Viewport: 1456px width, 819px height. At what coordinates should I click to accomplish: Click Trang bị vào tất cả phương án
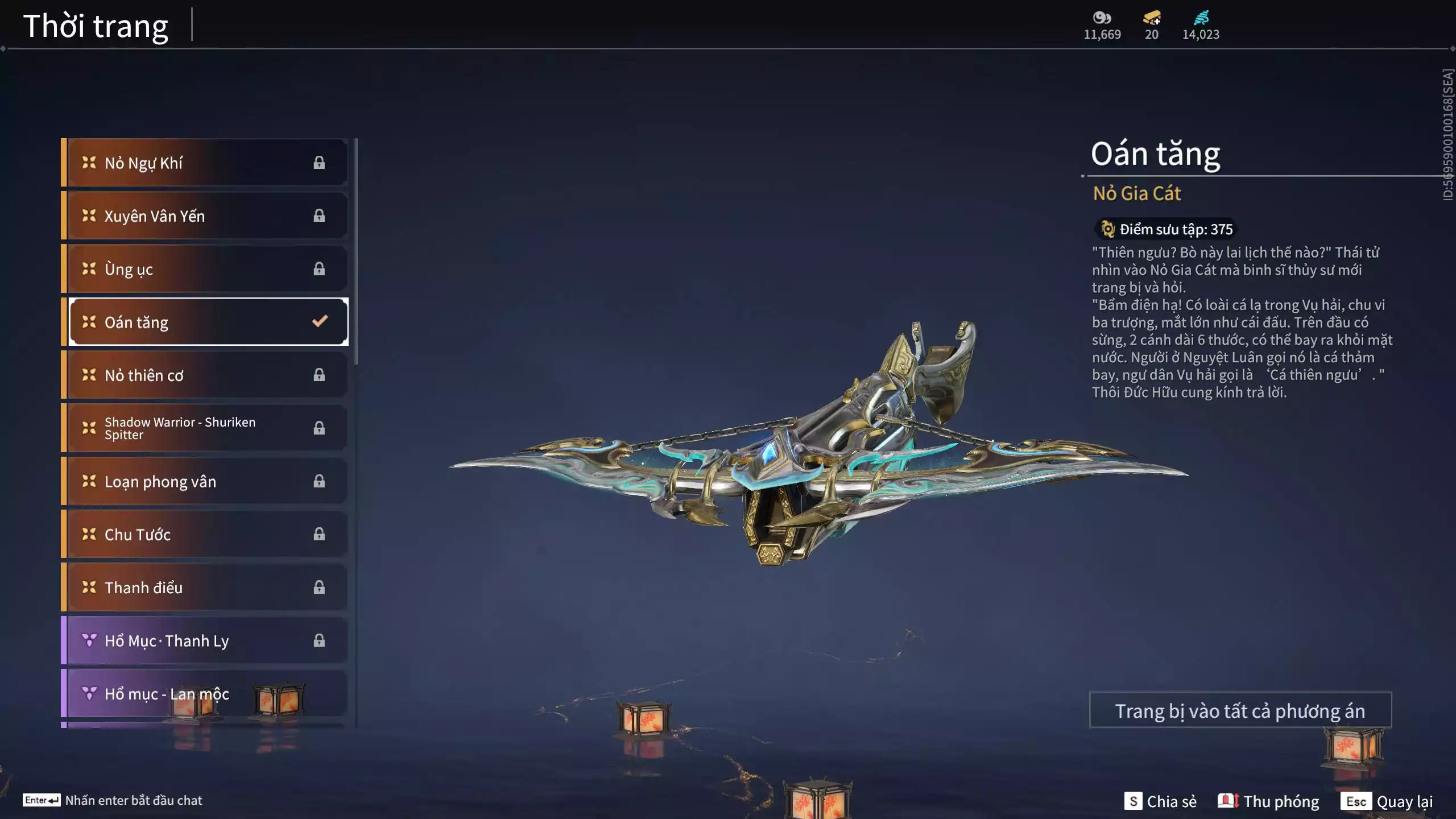click(x=1240, y=710)
